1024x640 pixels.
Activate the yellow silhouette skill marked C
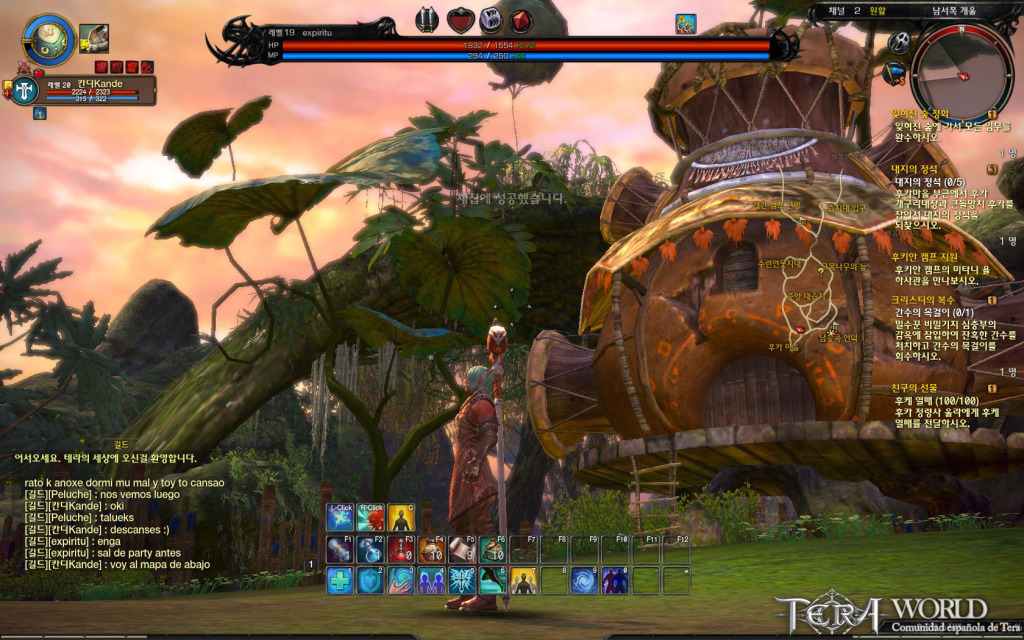[x=401, y=517]
